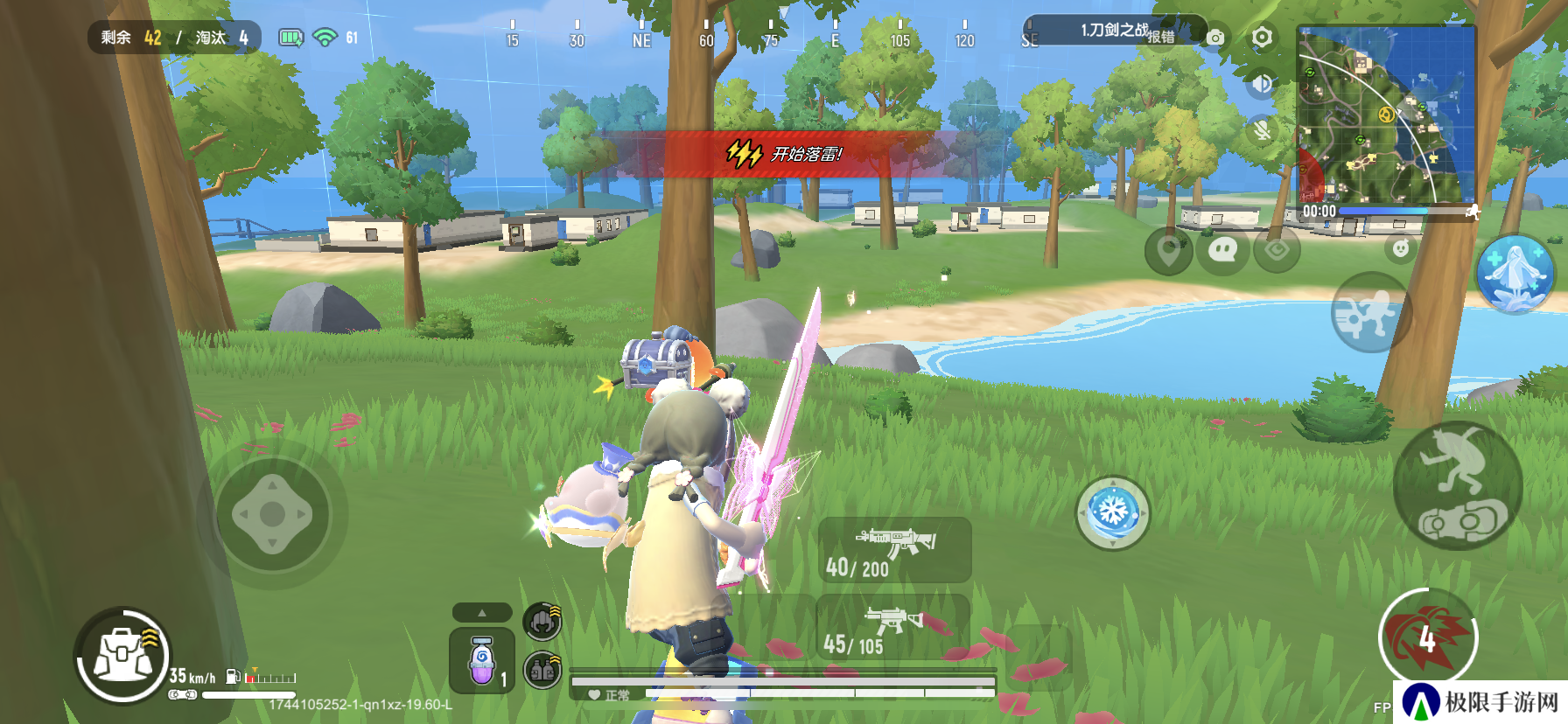Open the backpack inventory

point(123,655)
